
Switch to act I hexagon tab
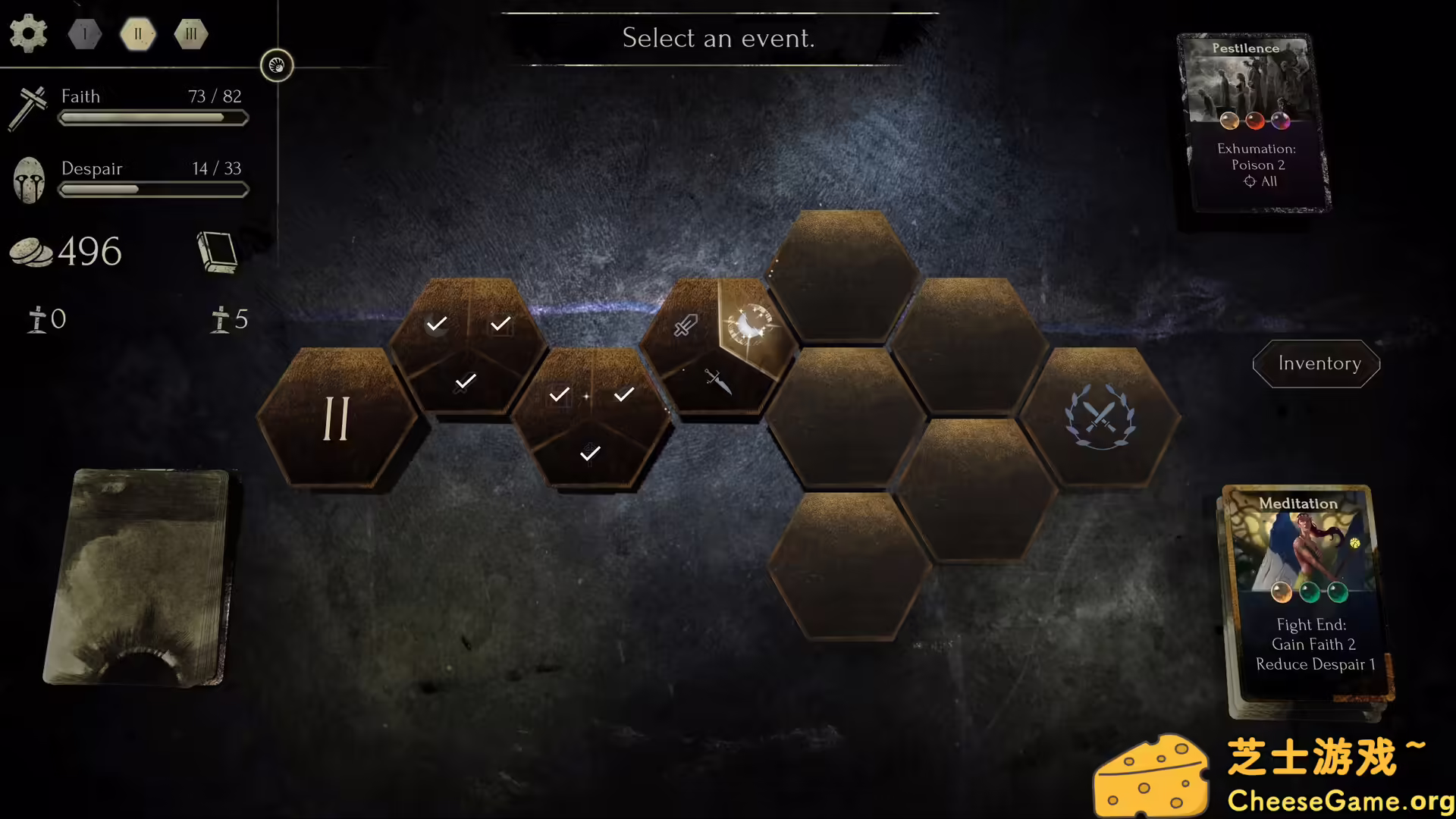point(84,33)
